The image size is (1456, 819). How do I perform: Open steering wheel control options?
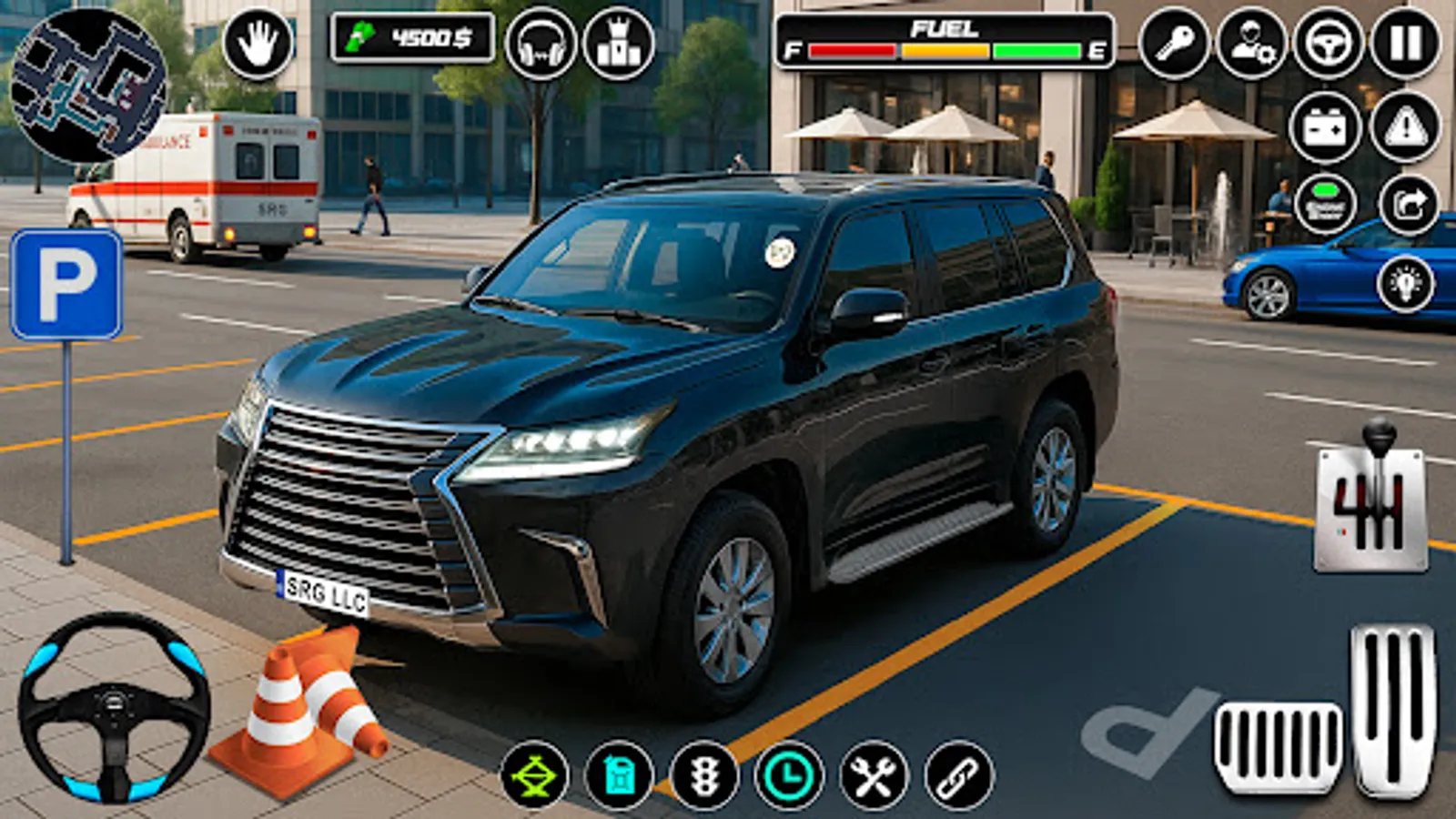[x=1325, y=42]
